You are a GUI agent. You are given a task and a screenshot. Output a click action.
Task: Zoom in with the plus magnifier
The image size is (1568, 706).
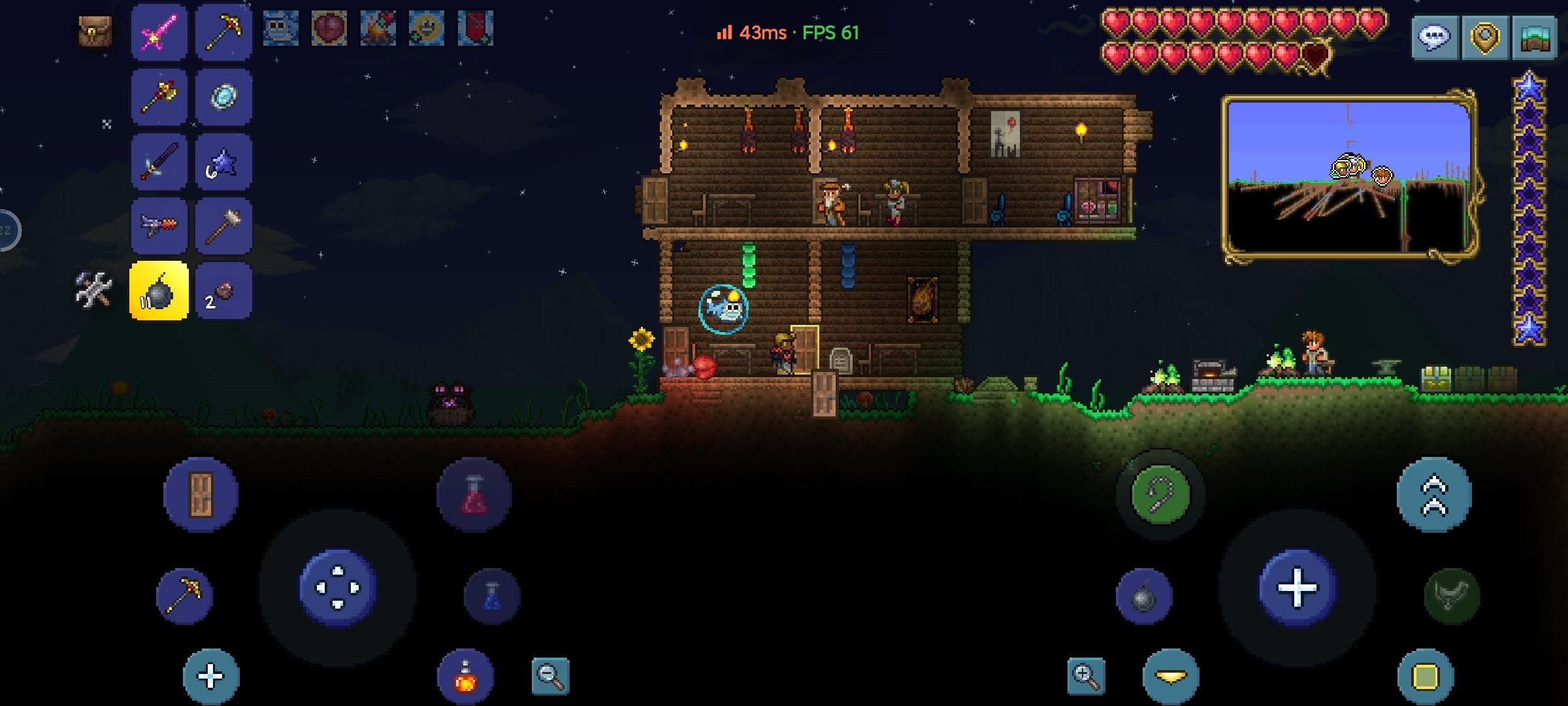pos(1086,675)
